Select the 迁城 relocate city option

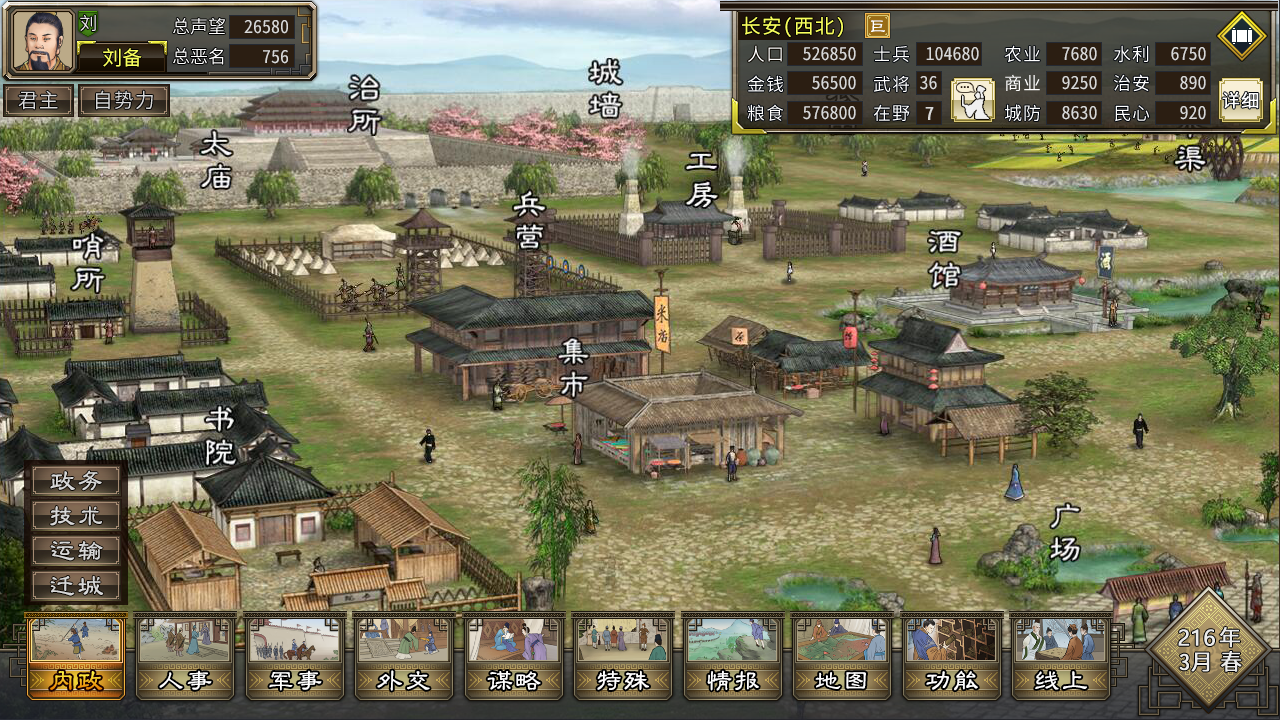click(x=77, y=586)
